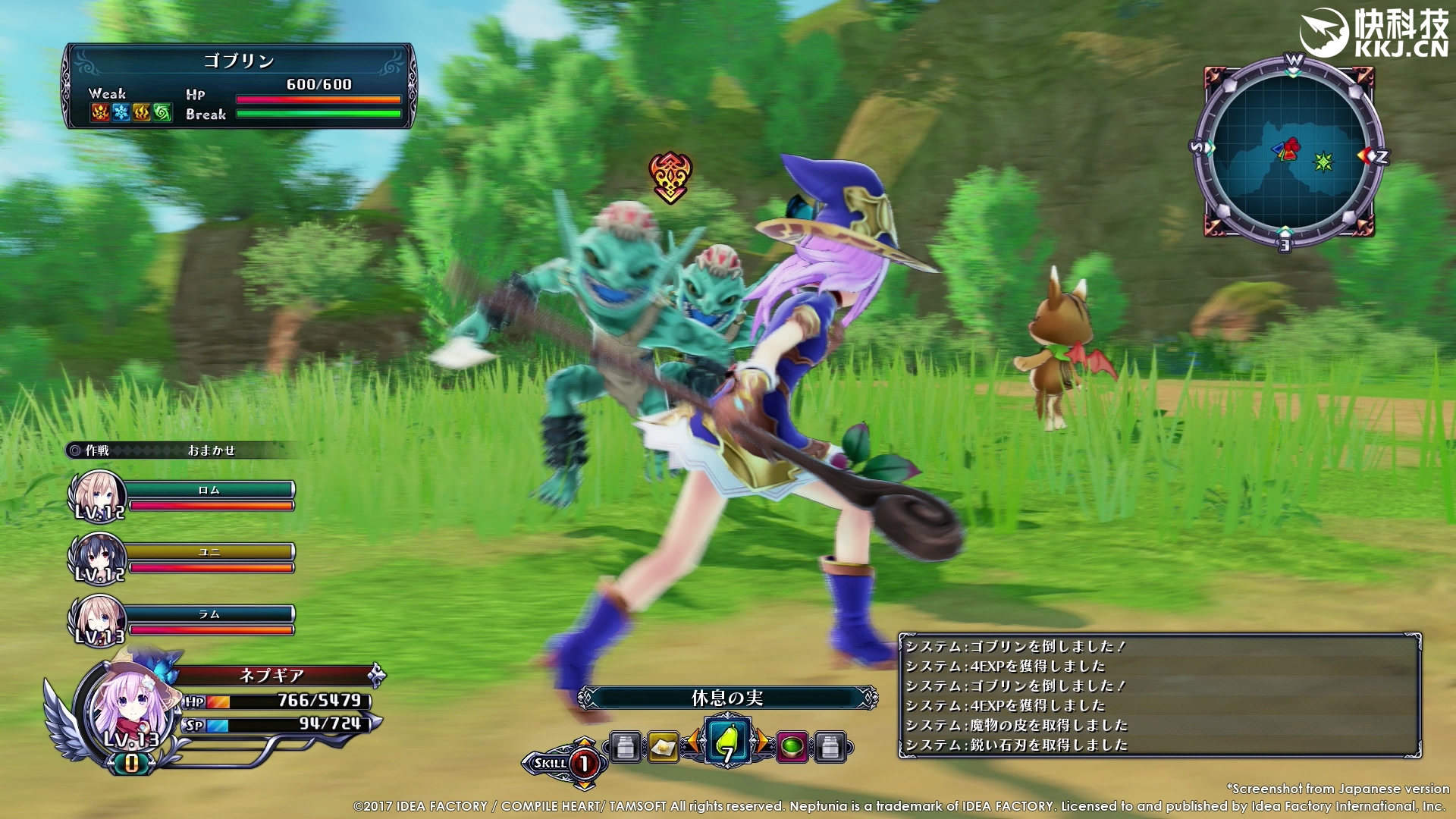Select party member ロム portrait

click(x=98, y=496)
